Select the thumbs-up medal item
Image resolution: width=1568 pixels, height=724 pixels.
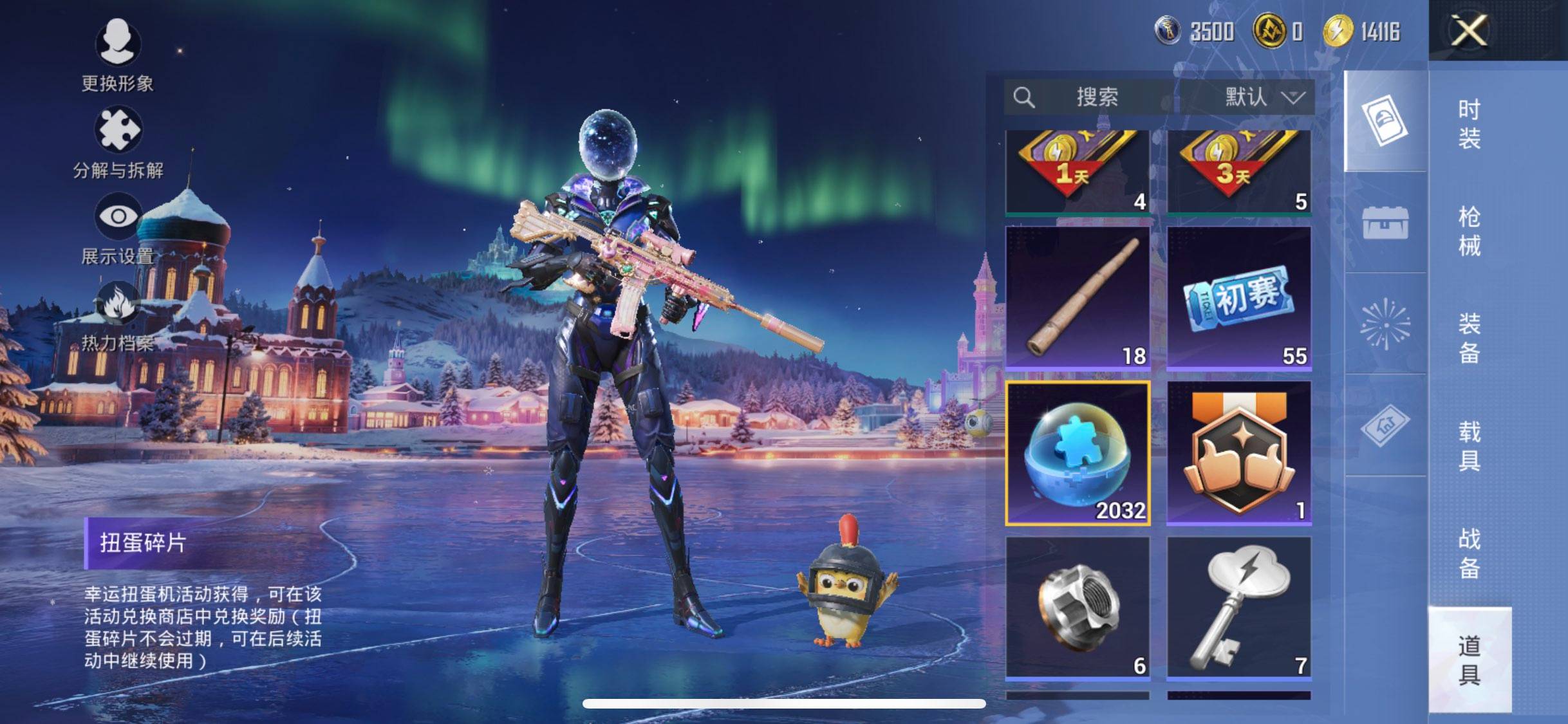tap(1239, 453)
